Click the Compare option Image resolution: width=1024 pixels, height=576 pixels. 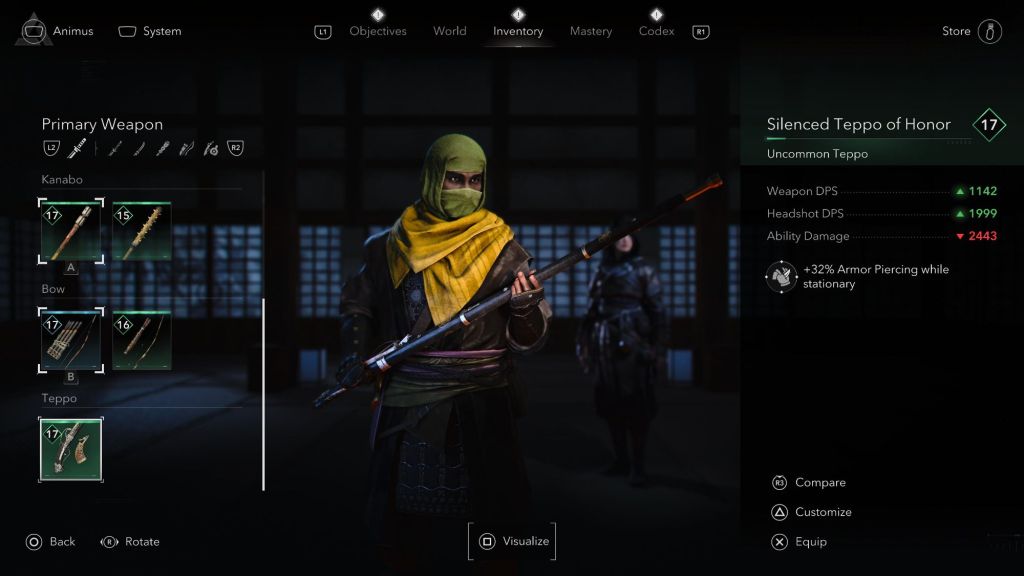click(x=819, y=483)
